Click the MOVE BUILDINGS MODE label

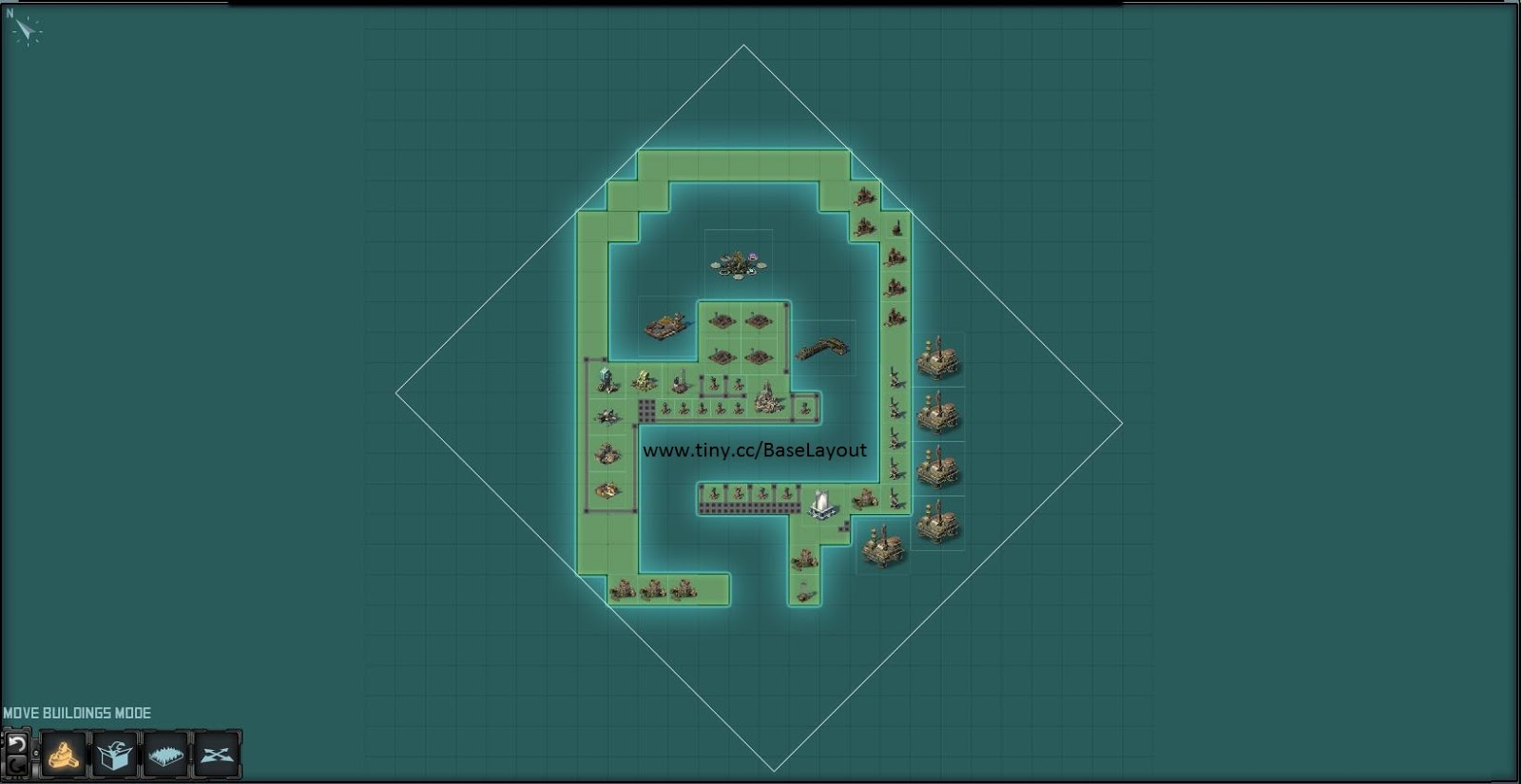[x=78, y=711]
